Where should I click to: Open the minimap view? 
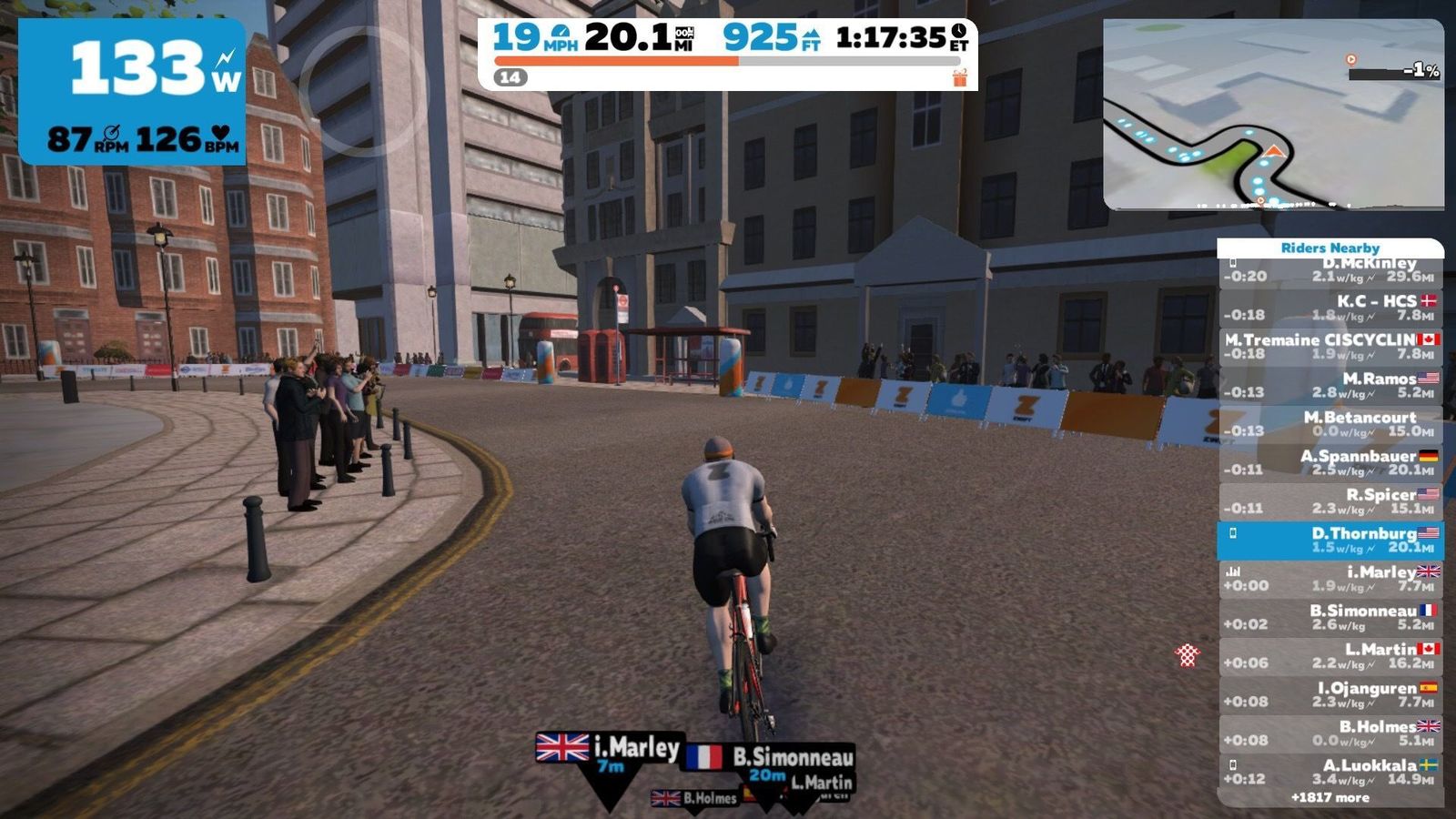(1273, 115)
